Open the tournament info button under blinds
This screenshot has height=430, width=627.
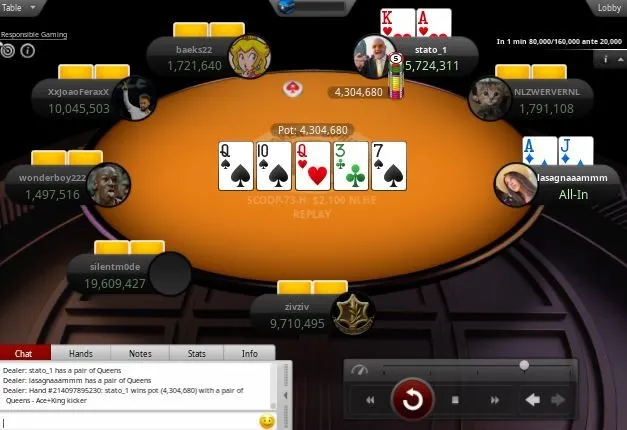pos(606,60)
